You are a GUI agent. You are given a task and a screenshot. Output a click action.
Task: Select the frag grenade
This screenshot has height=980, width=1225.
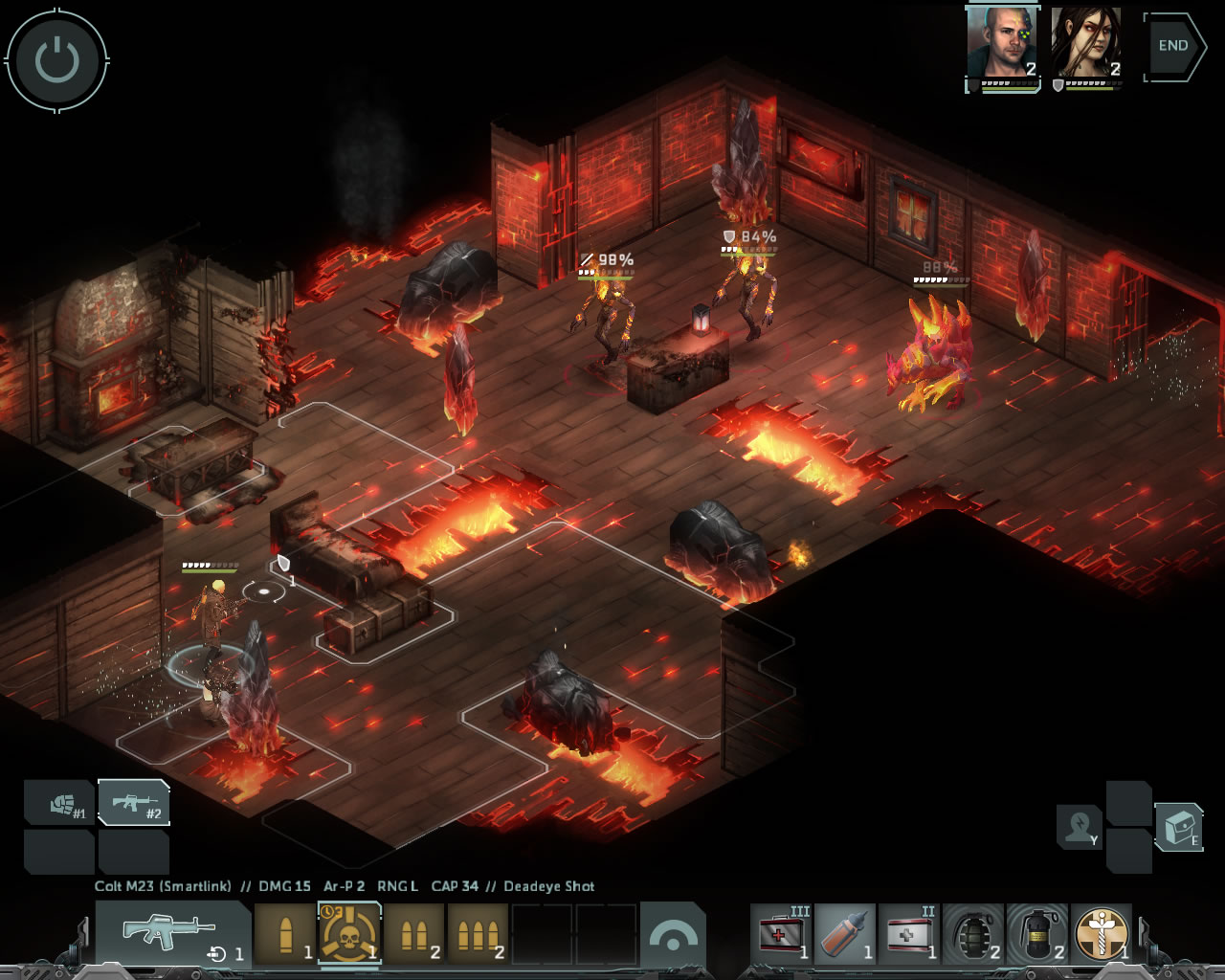[972, 933]
